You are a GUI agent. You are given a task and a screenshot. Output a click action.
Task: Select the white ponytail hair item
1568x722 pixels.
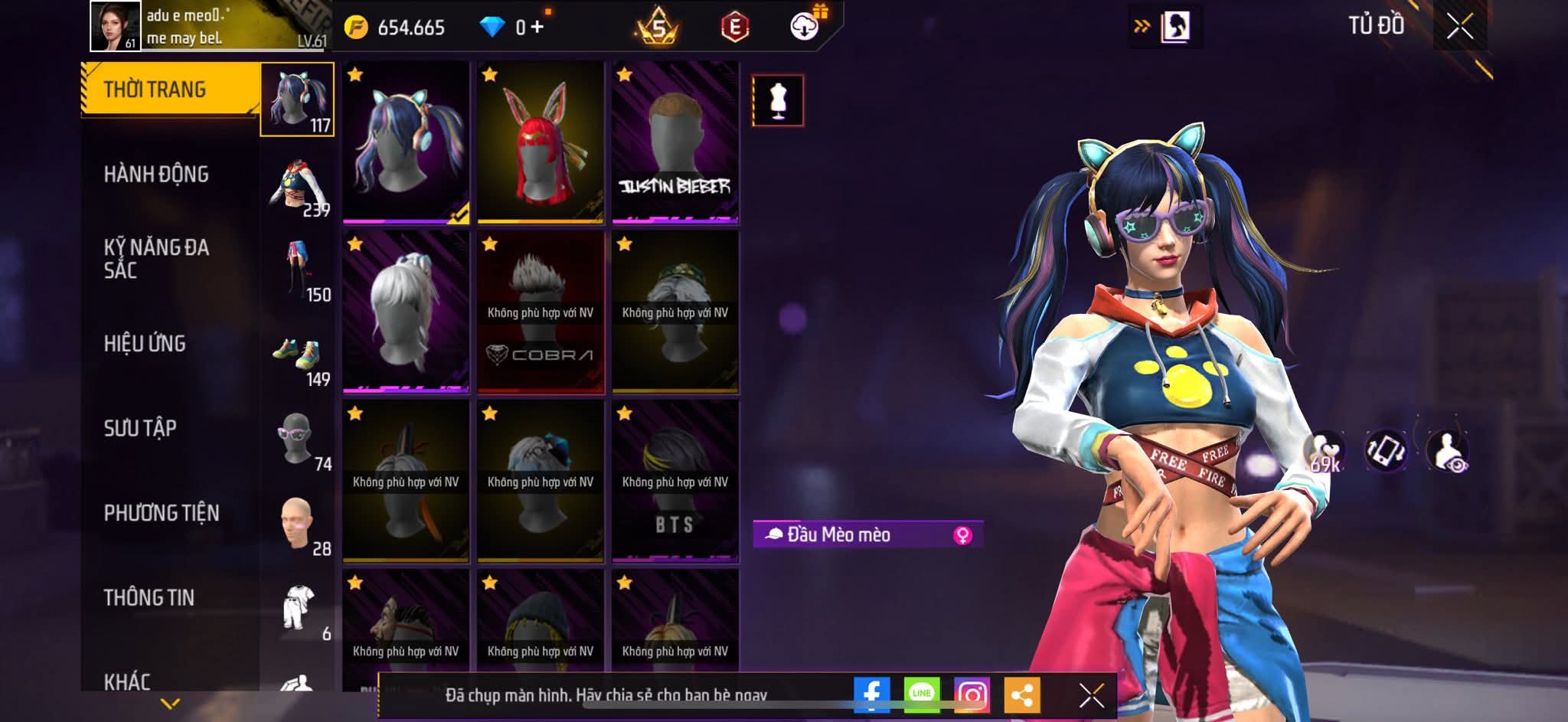(x=406, y=312)
